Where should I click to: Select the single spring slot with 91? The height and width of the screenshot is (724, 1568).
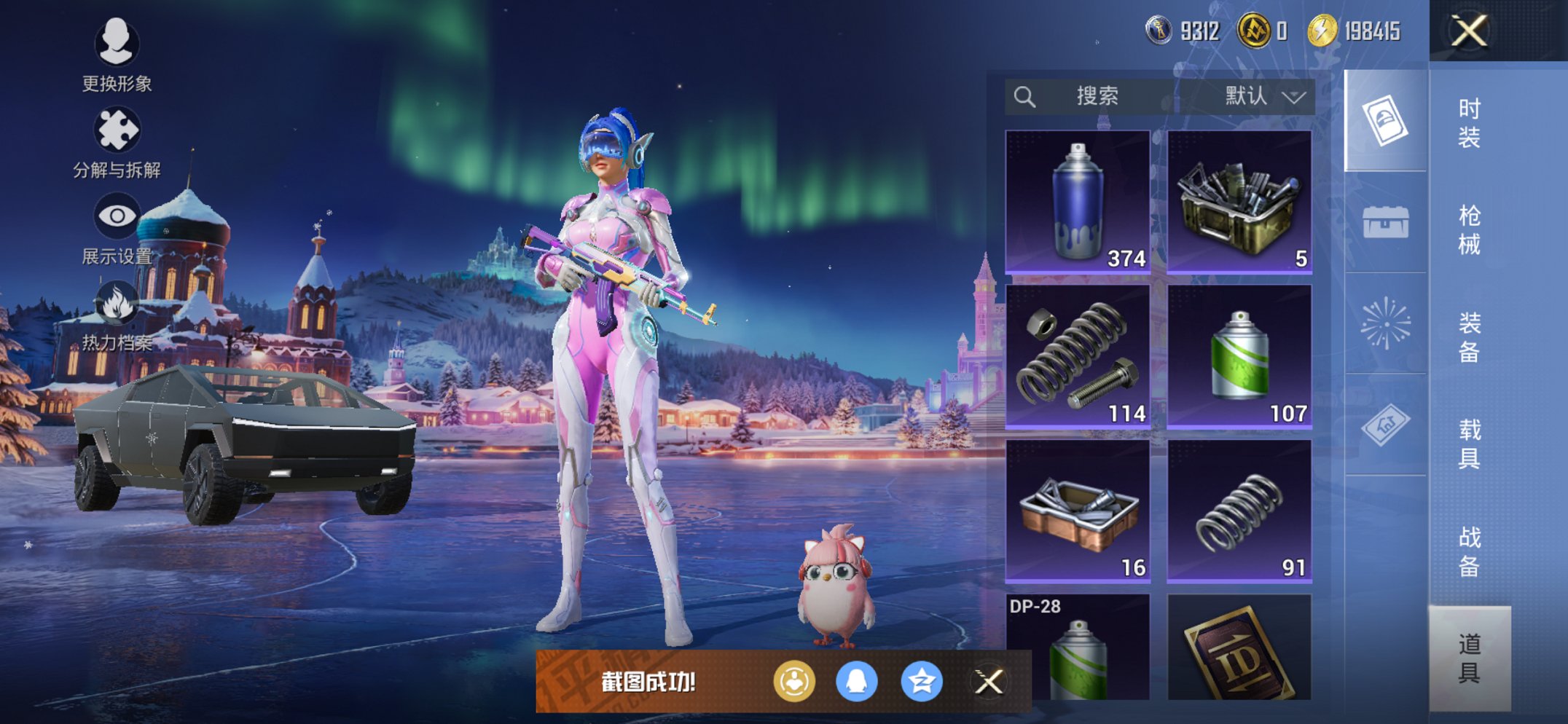[x=1239, y=511]
